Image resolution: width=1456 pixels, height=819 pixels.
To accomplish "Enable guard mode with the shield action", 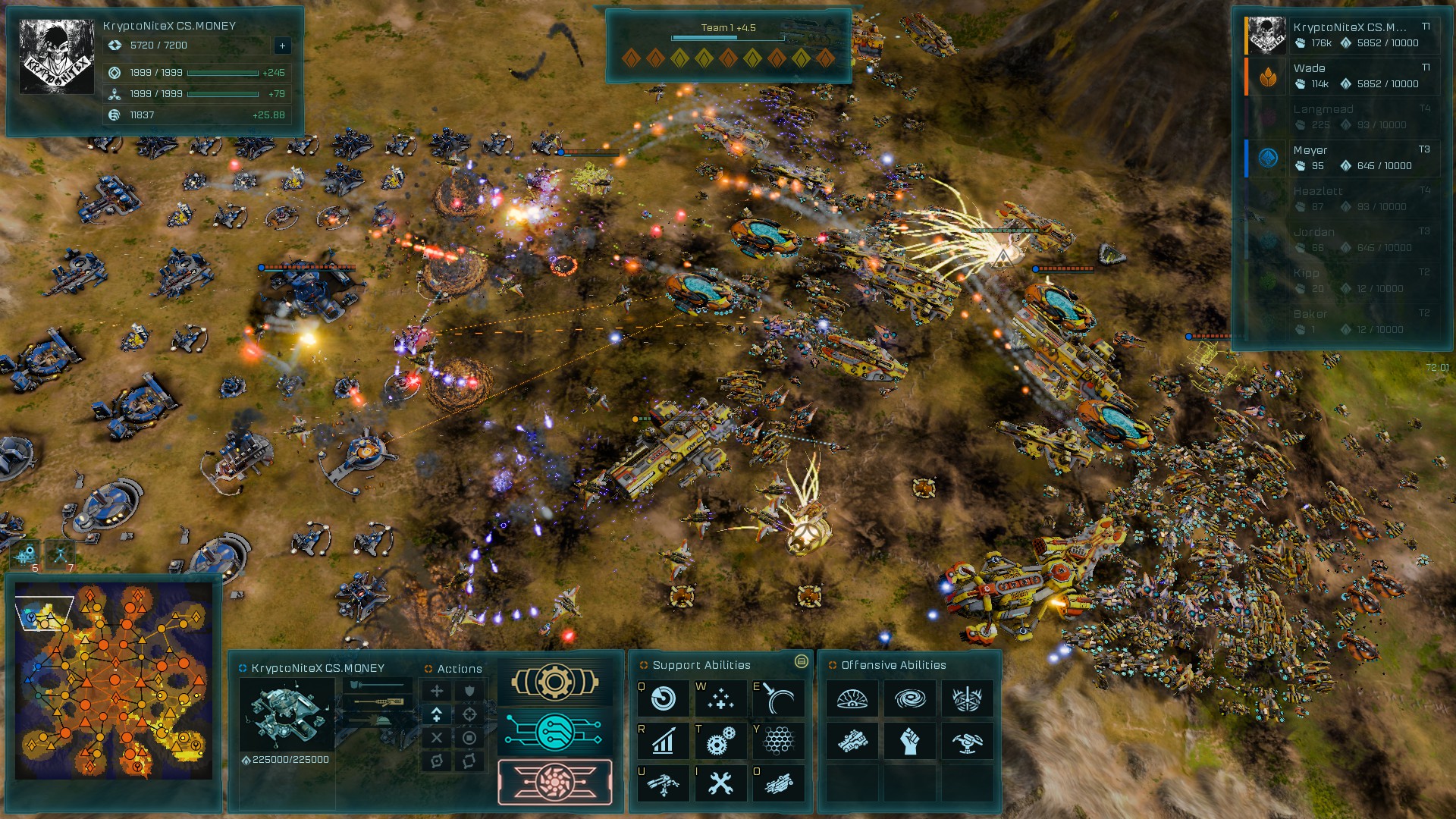I will click(x=469, y=692).
